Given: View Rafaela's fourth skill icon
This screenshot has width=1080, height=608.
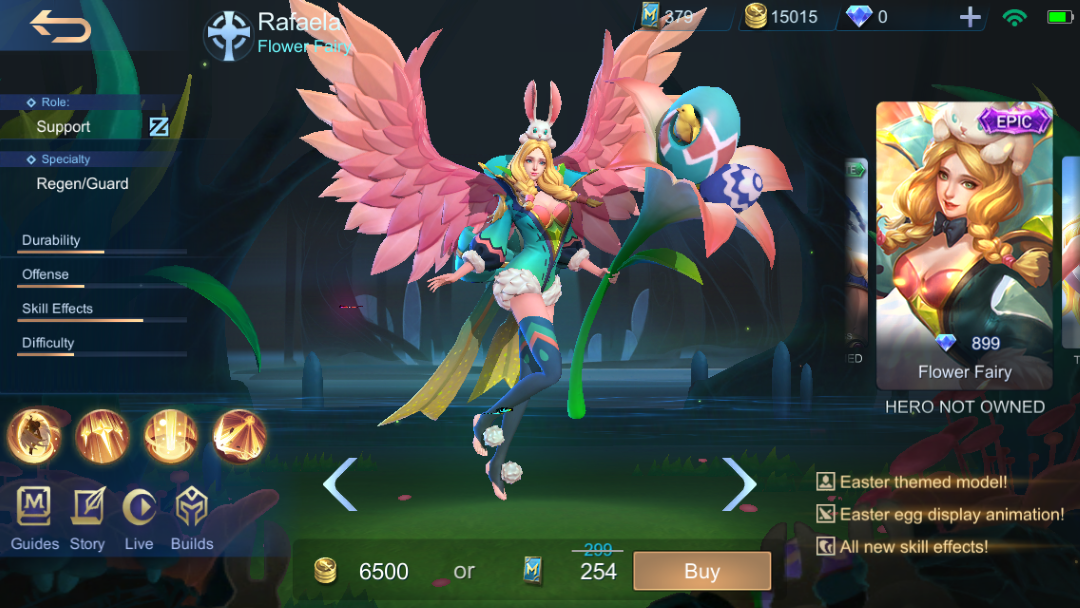Looking at the screenshot, I should point(240,437).
